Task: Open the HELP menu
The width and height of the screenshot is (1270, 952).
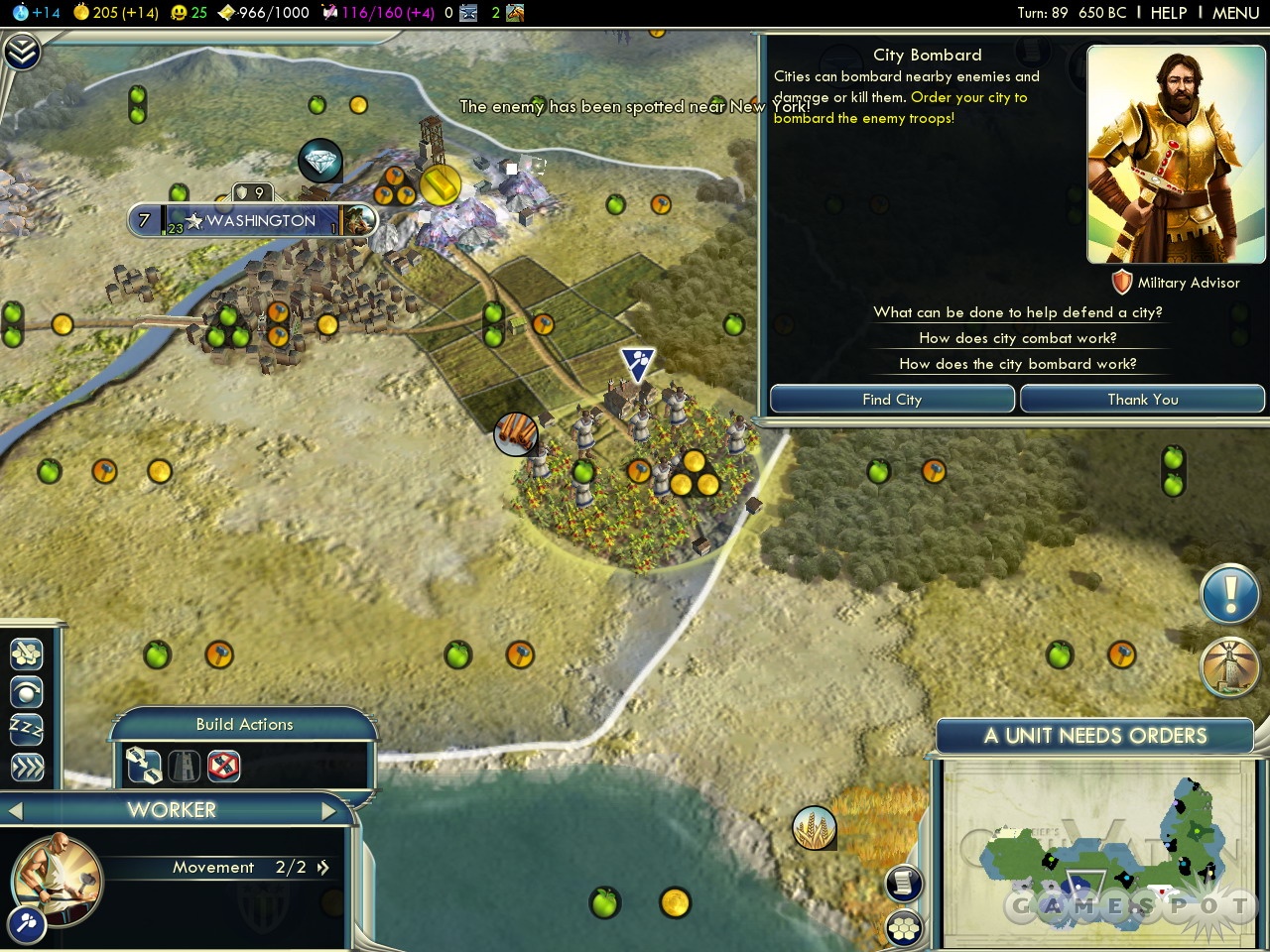Action: [x=1168, y=13]
